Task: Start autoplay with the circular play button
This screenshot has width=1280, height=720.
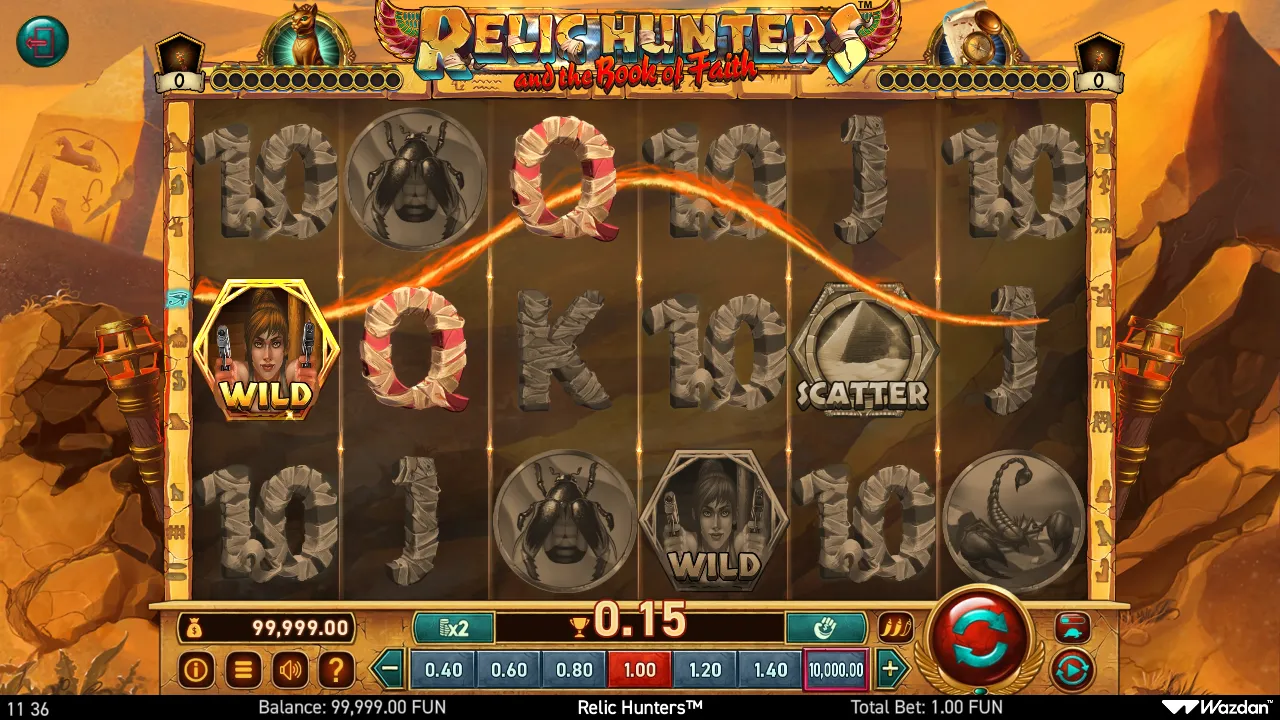Action: pyautogui.click(x=1072, y=669)
